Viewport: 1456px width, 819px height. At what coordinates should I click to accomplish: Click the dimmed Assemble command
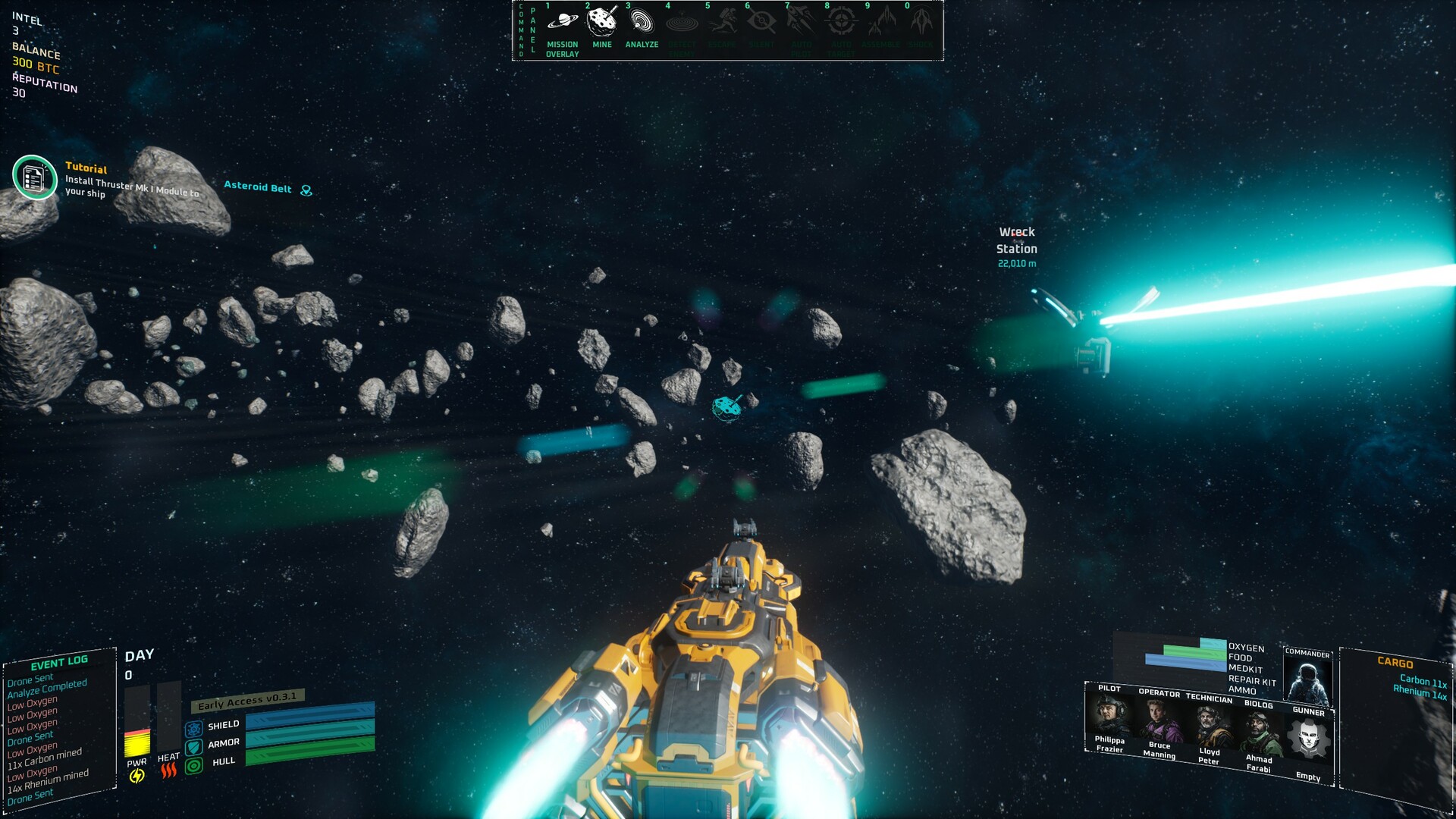880,24
